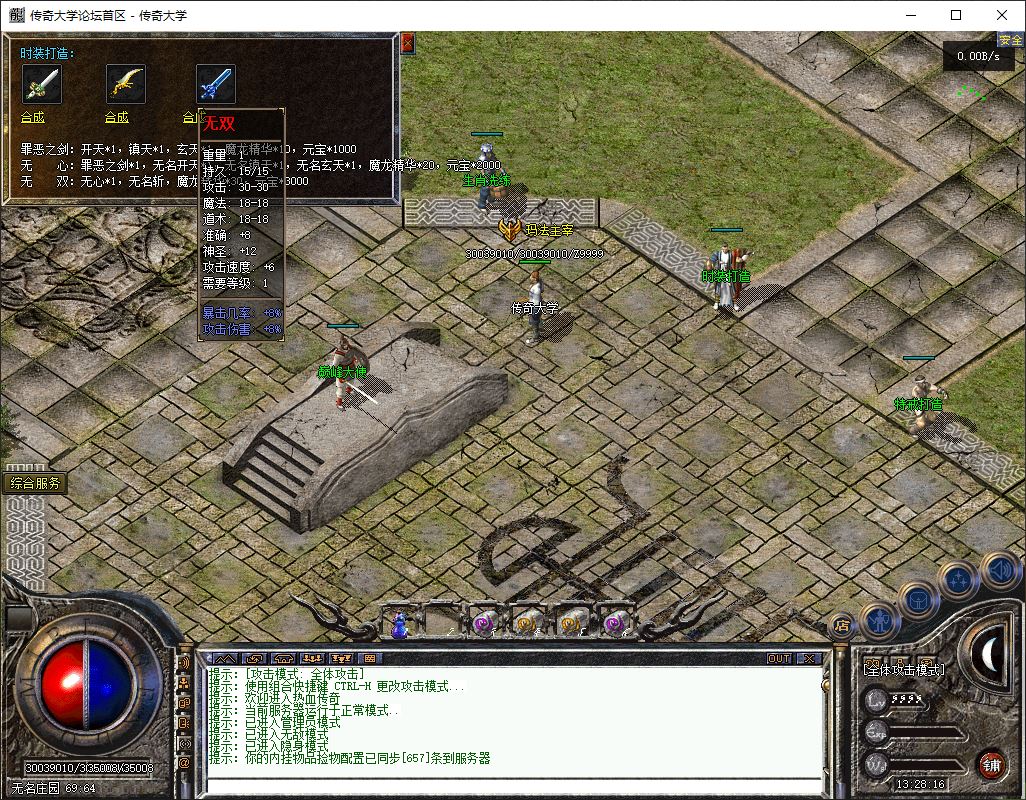Click 合成 under the golden curved blade
The image size is (1026, 800).
(117, 117)
